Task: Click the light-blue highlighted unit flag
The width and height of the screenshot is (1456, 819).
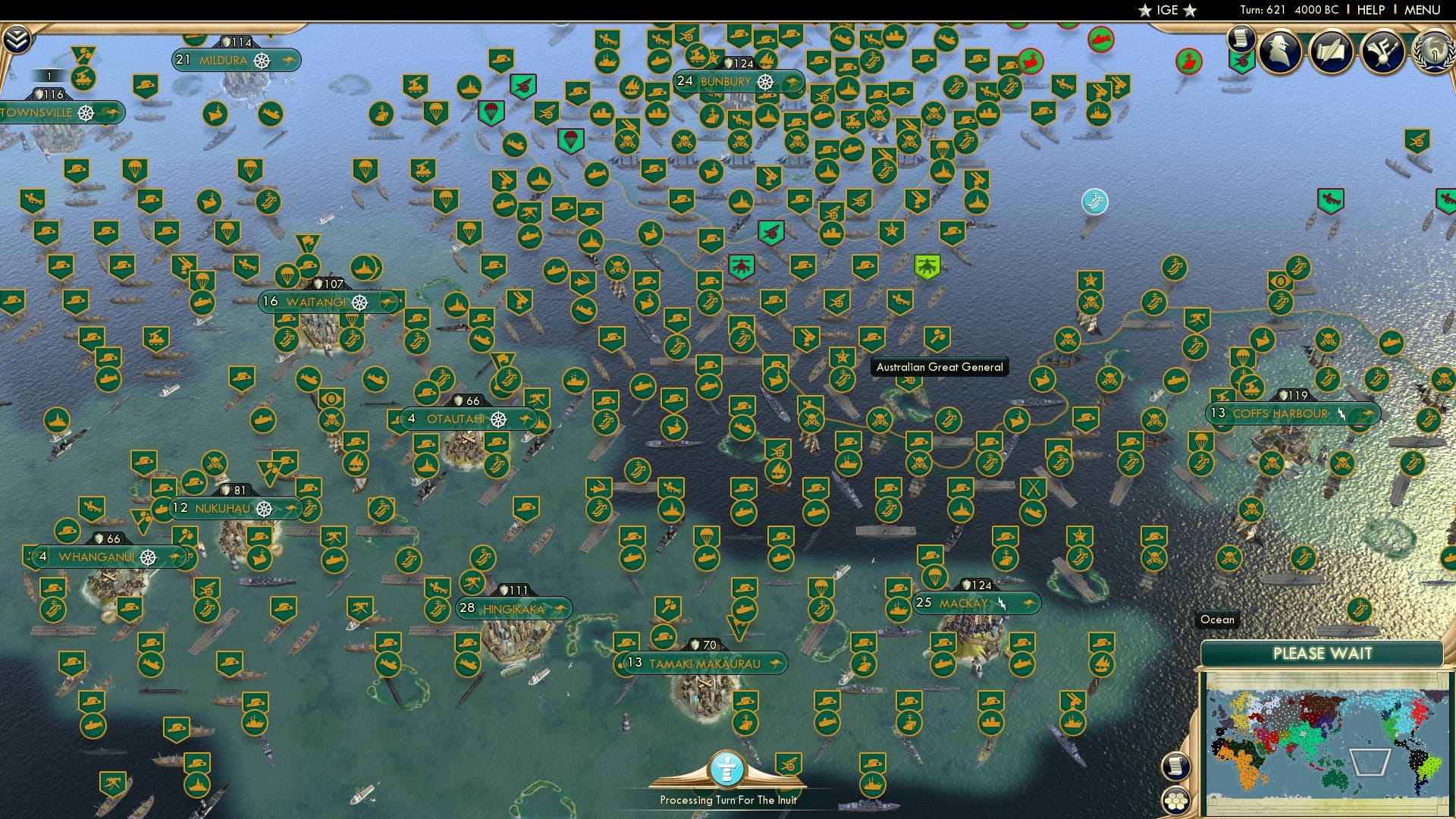Action: coord(1094,201)
